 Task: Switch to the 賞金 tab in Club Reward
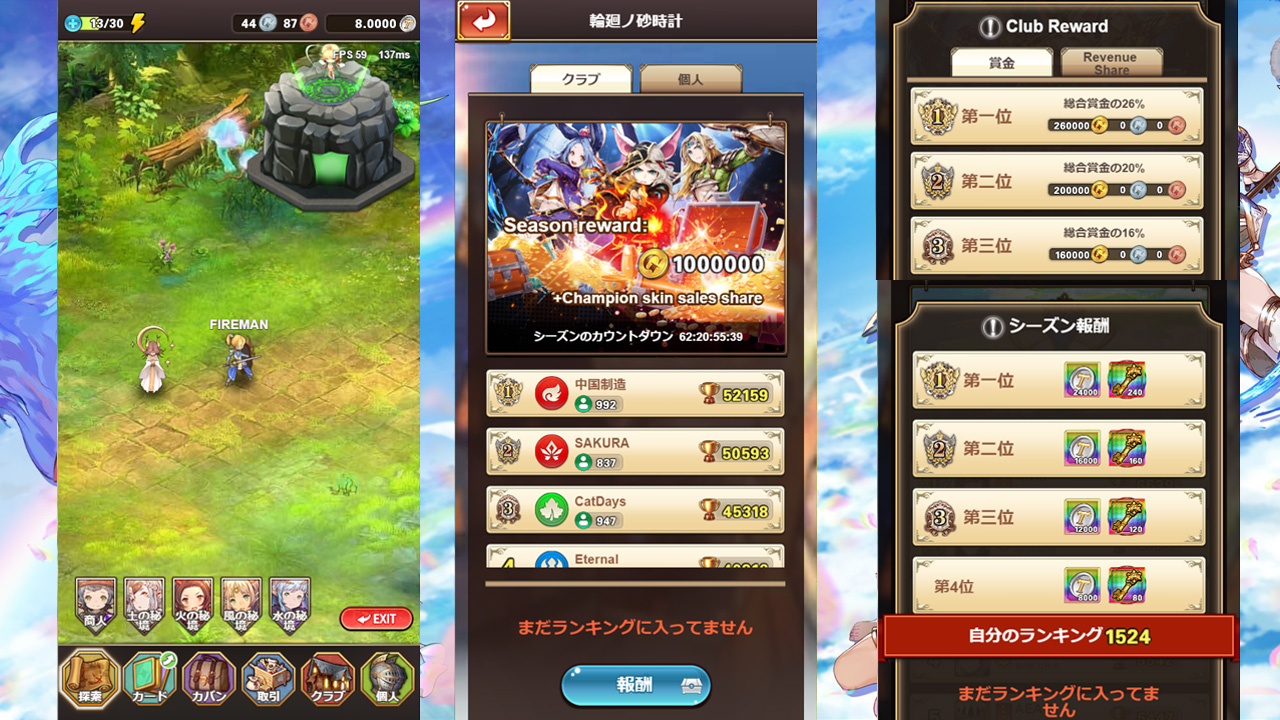point(1003,62)
